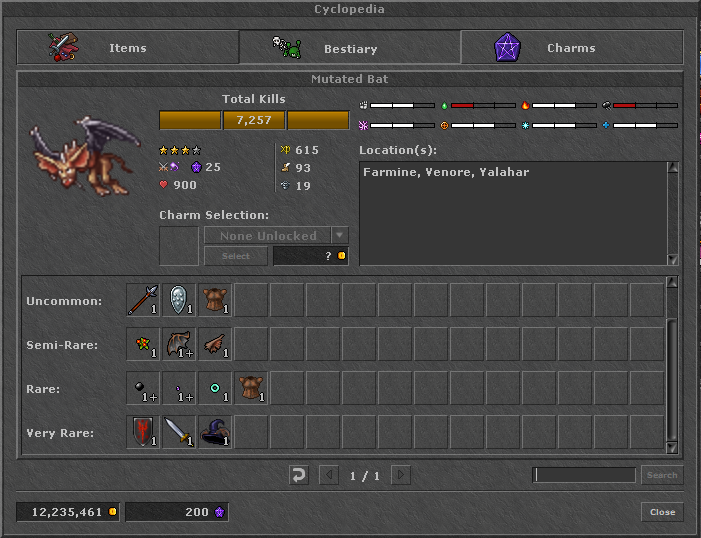Switch to the Items tab
701x538 pixels.
click(x=127, y=48)
